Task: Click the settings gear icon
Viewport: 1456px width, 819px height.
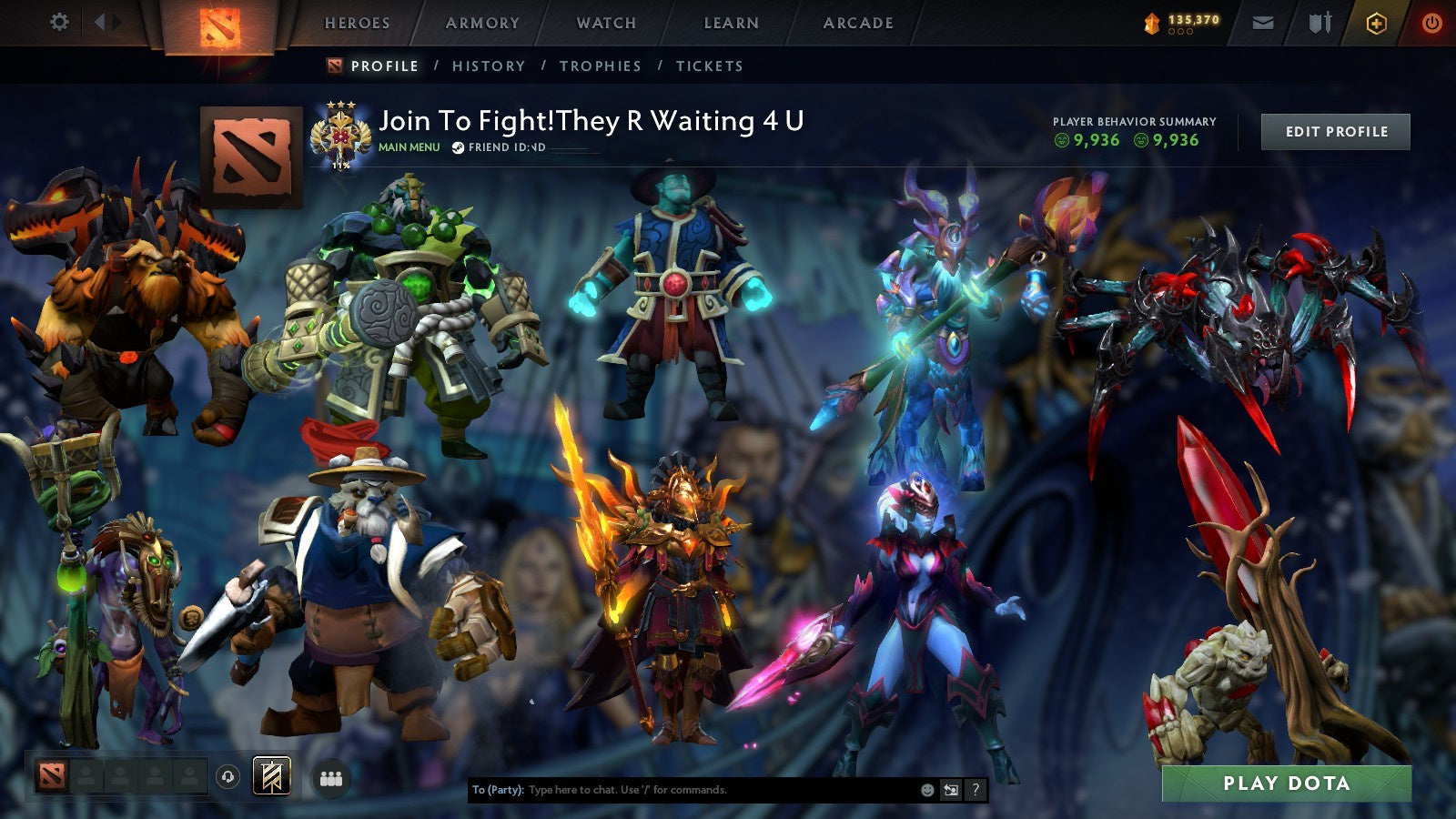Action: 60,20
